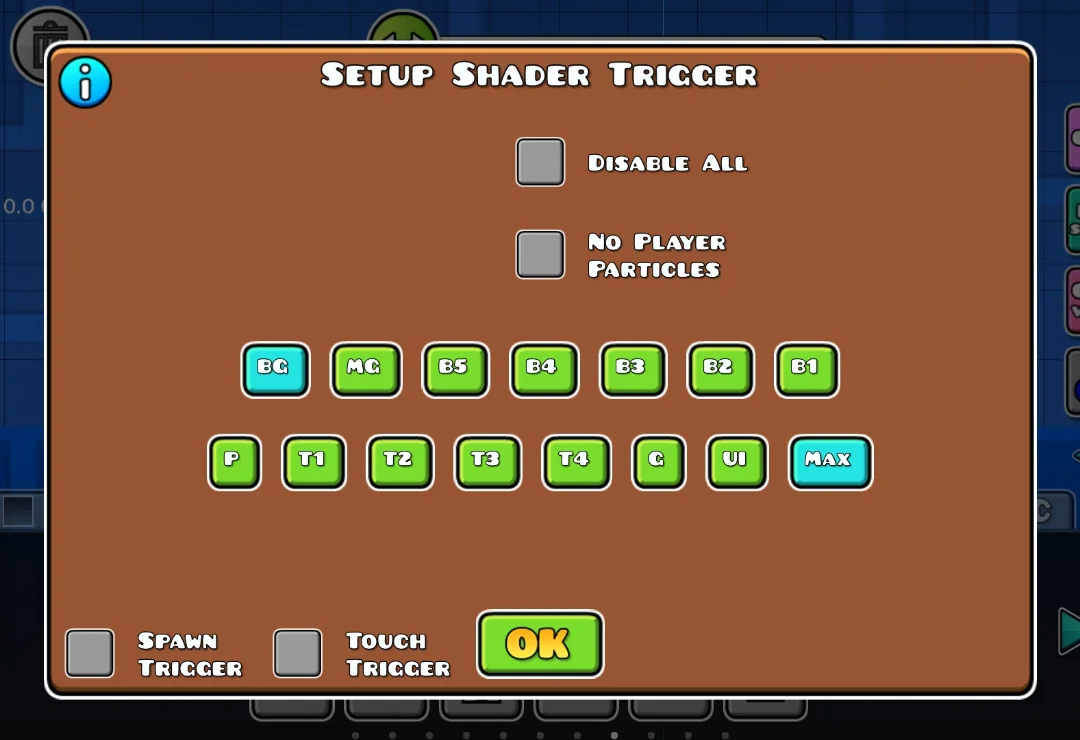Pick the B4 layer button
This screenshot has height=740, width=1080.
click(x=543, y=369)
